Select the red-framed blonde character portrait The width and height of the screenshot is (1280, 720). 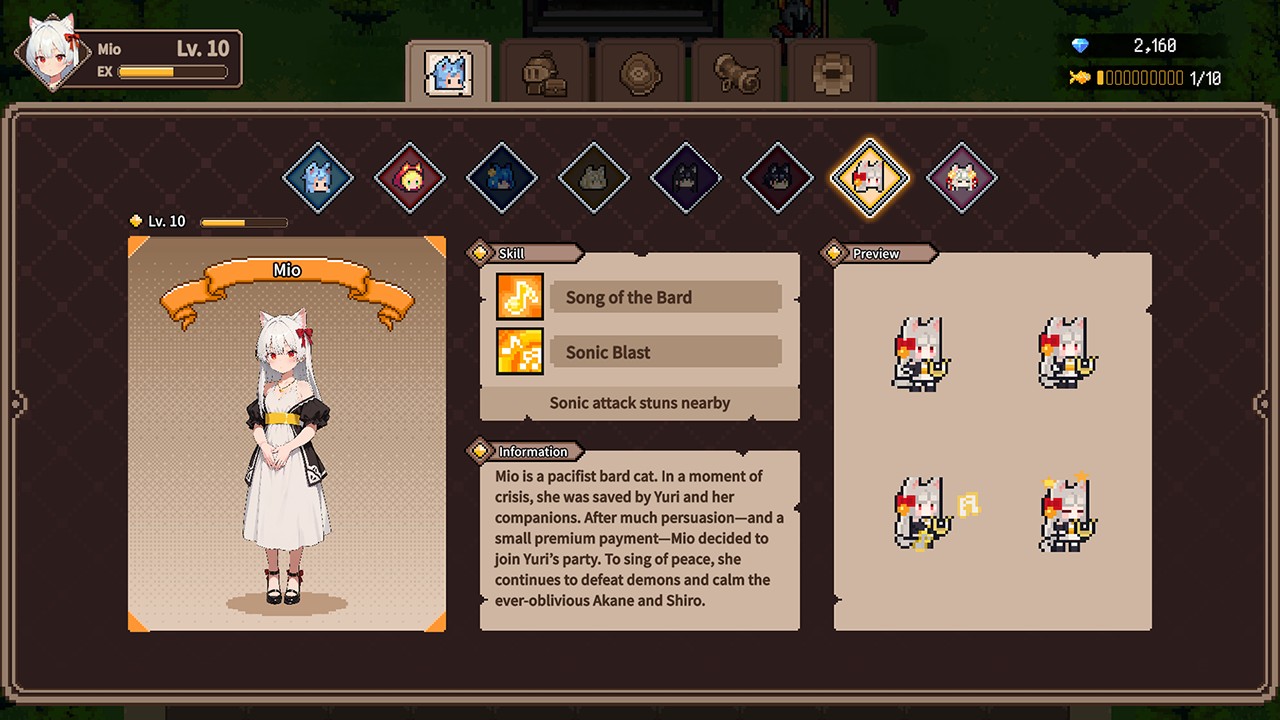click(x=410, y=178)
